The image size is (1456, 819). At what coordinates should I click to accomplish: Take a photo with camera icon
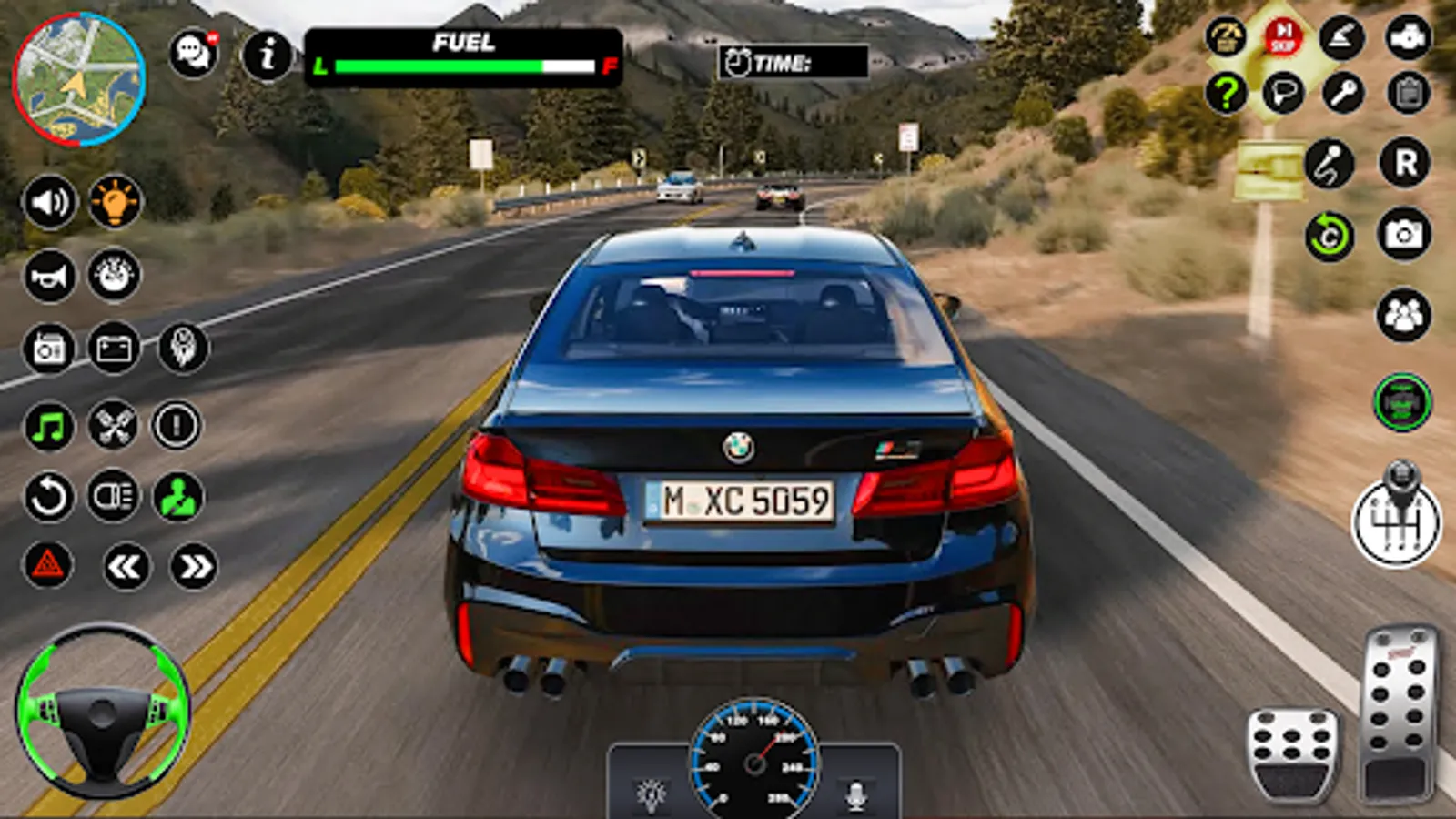tap(1403, 235)
